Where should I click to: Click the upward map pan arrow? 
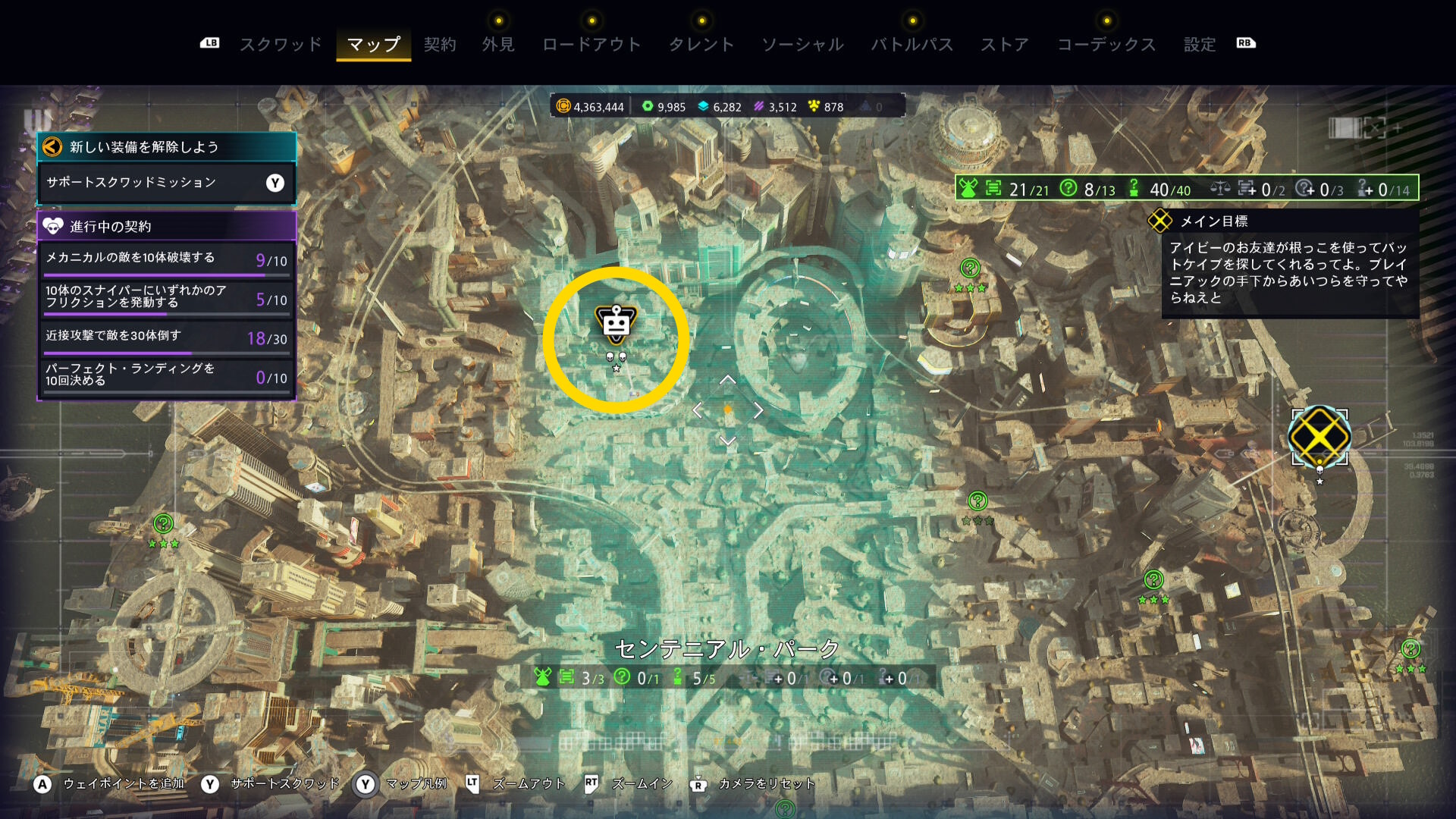727,380
